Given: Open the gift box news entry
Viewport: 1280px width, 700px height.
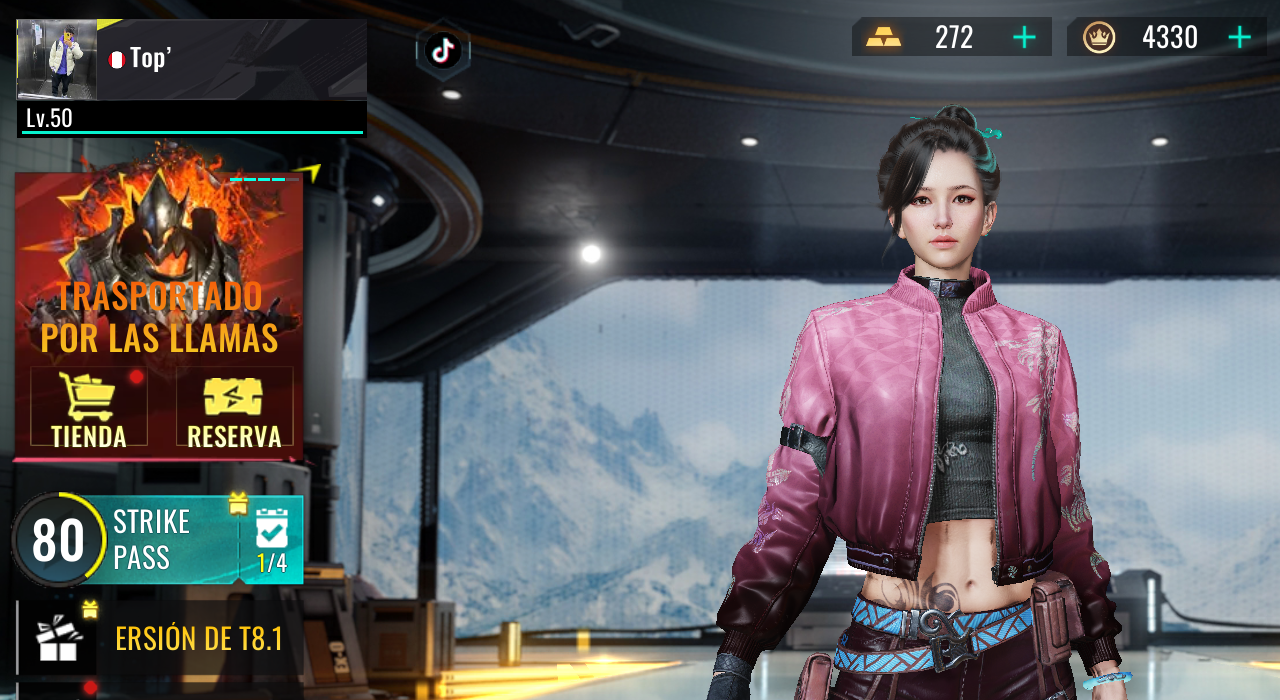Looking at the screenshot, I should click(58, 638).
